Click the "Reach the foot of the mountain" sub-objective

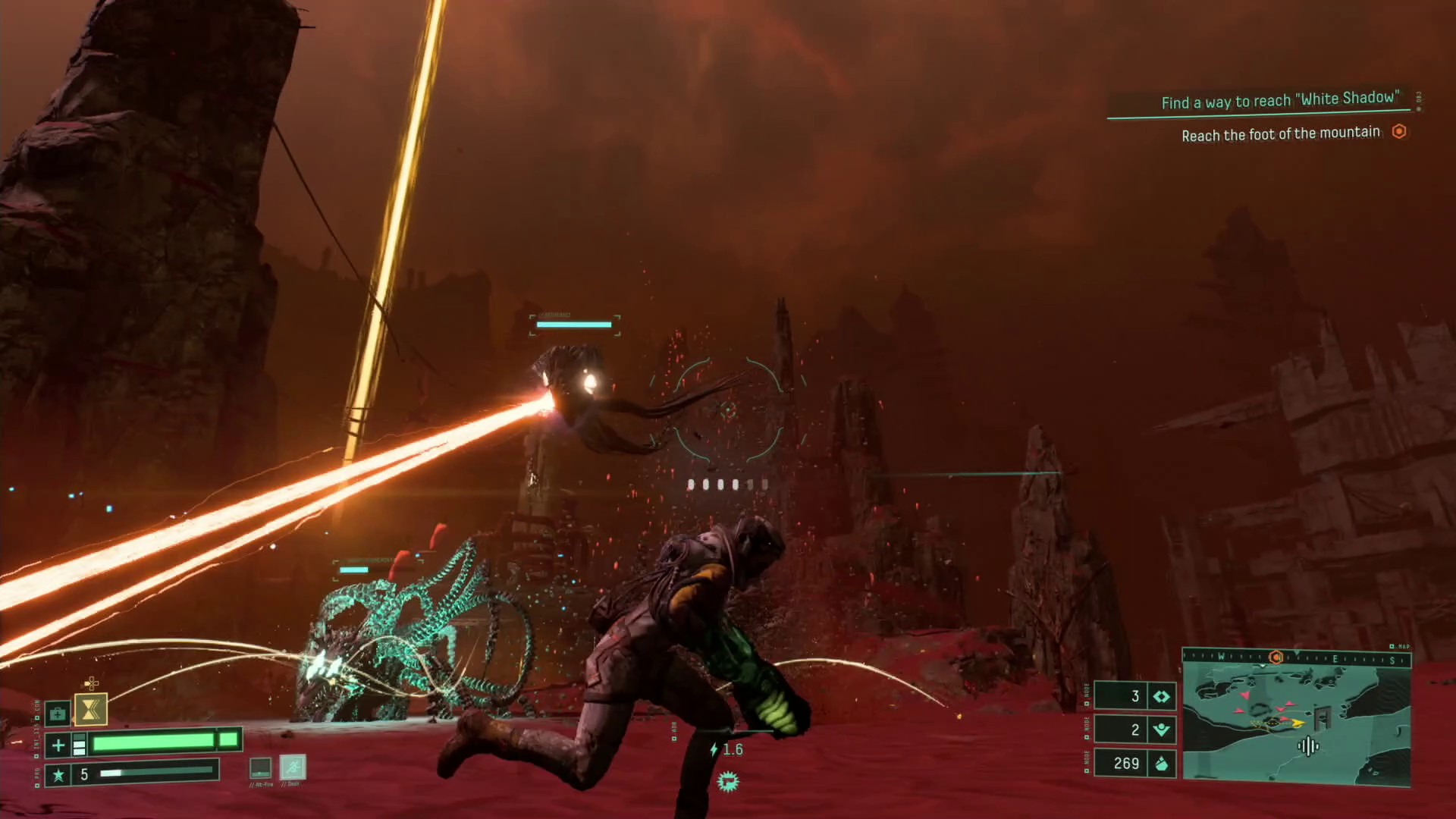tap(1281, 134)
